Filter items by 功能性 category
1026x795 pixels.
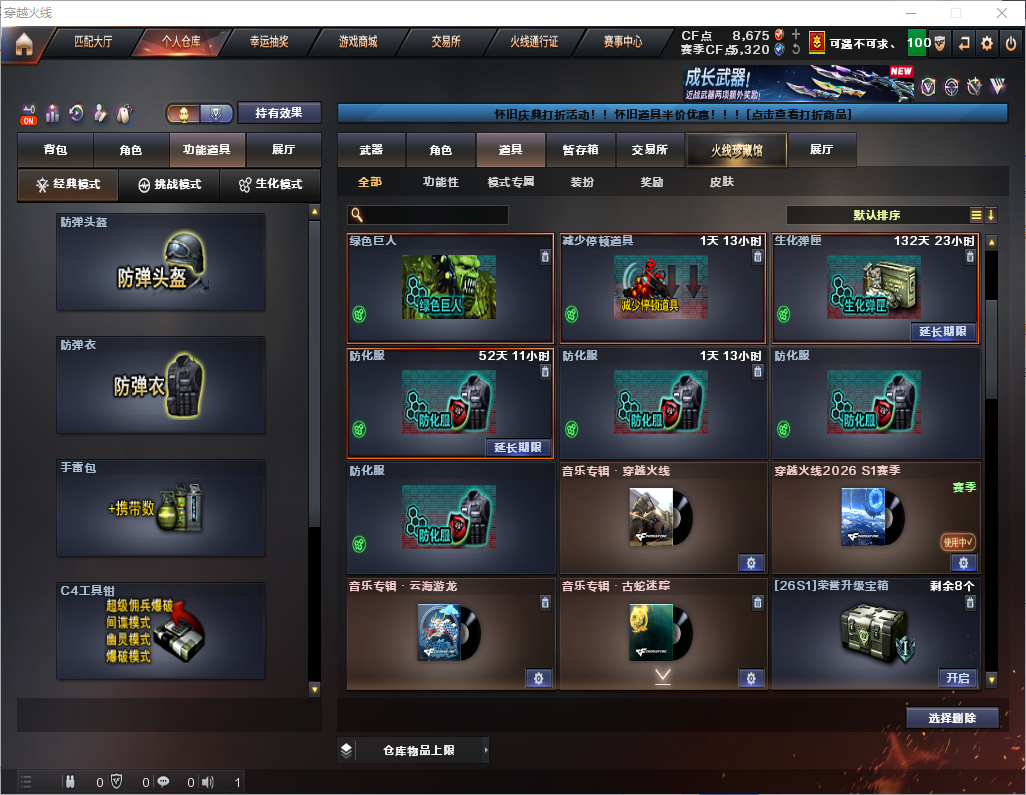point(440,182)
